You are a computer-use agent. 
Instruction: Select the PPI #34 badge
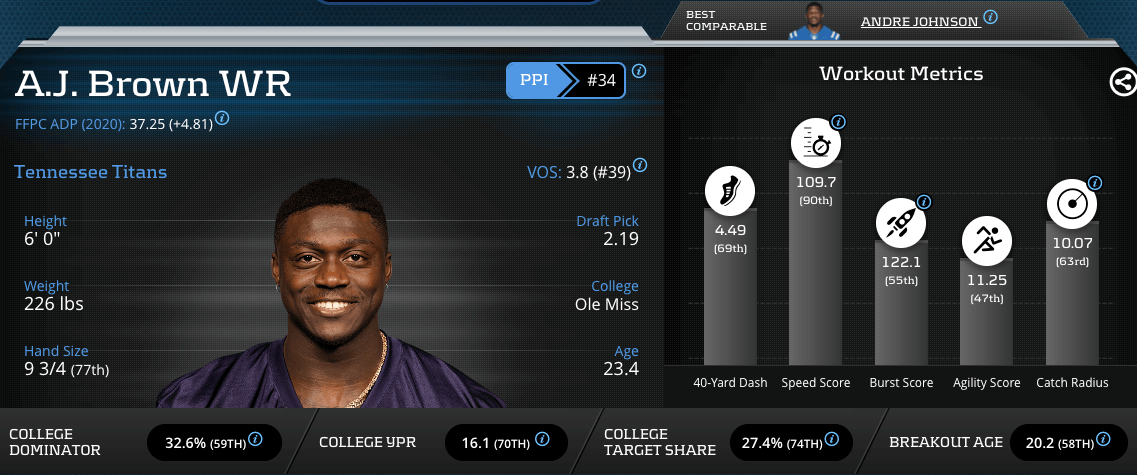click(565, 81)
